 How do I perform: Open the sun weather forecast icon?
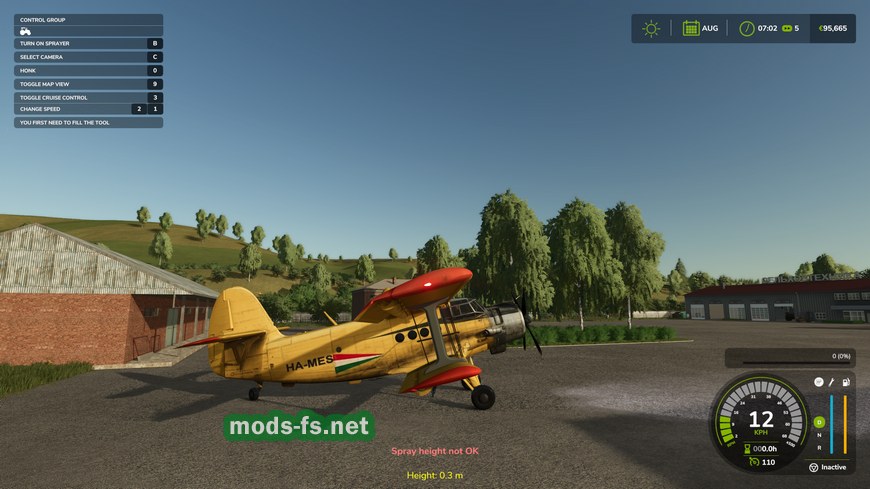[x=651, y=28]
